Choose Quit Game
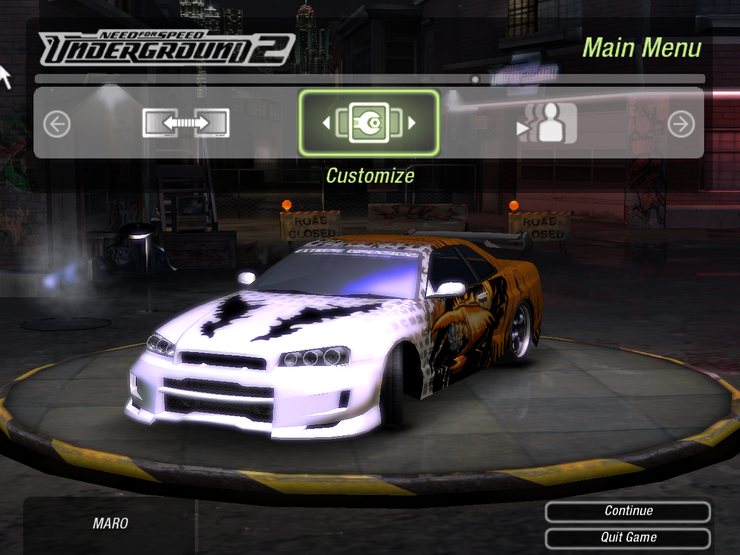This screenshot has width=740, height=555. (x=628, y=538)
